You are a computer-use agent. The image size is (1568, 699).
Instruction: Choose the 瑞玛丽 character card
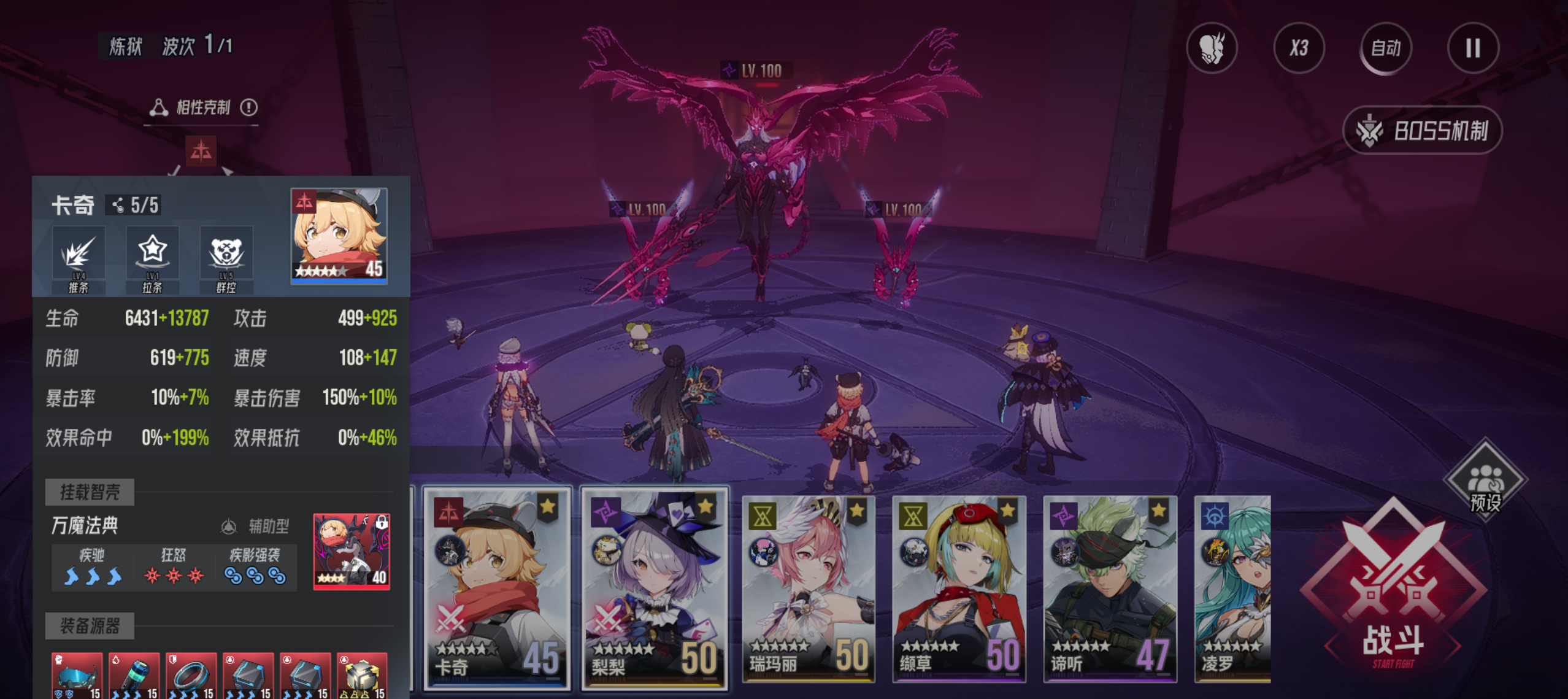coord(809,588)
